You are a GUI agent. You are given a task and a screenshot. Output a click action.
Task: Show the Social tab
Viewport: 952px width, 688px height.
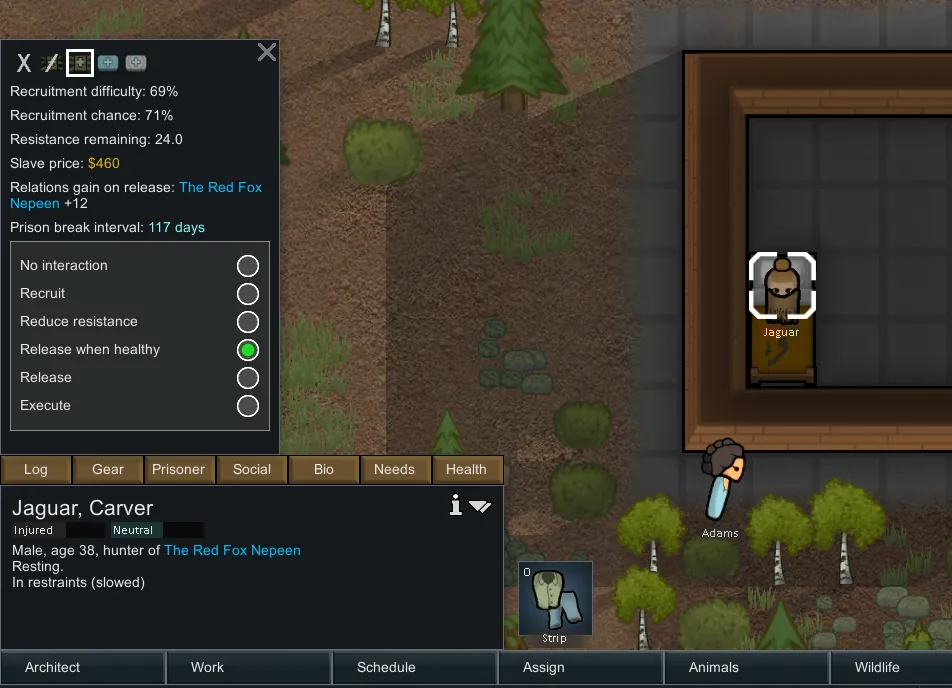(x=252, y=469)
